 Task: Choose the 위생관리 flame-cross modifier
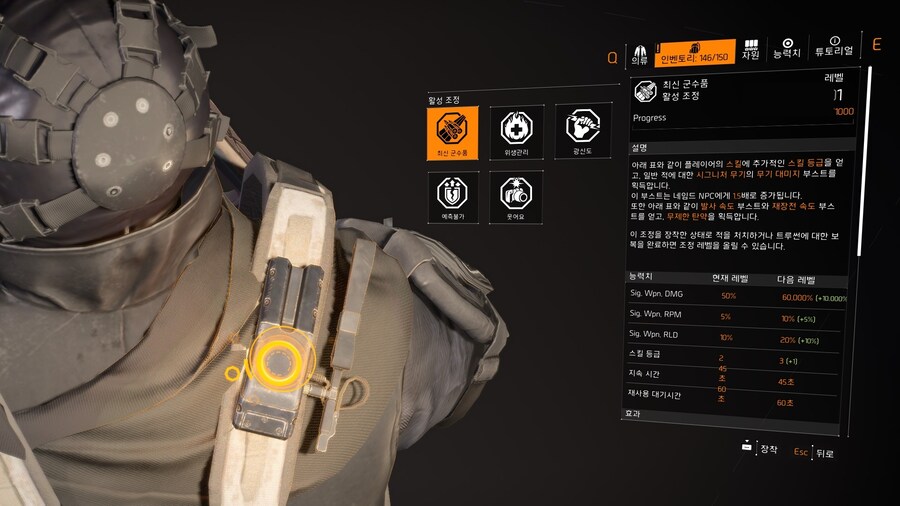(x=516, y=132)
